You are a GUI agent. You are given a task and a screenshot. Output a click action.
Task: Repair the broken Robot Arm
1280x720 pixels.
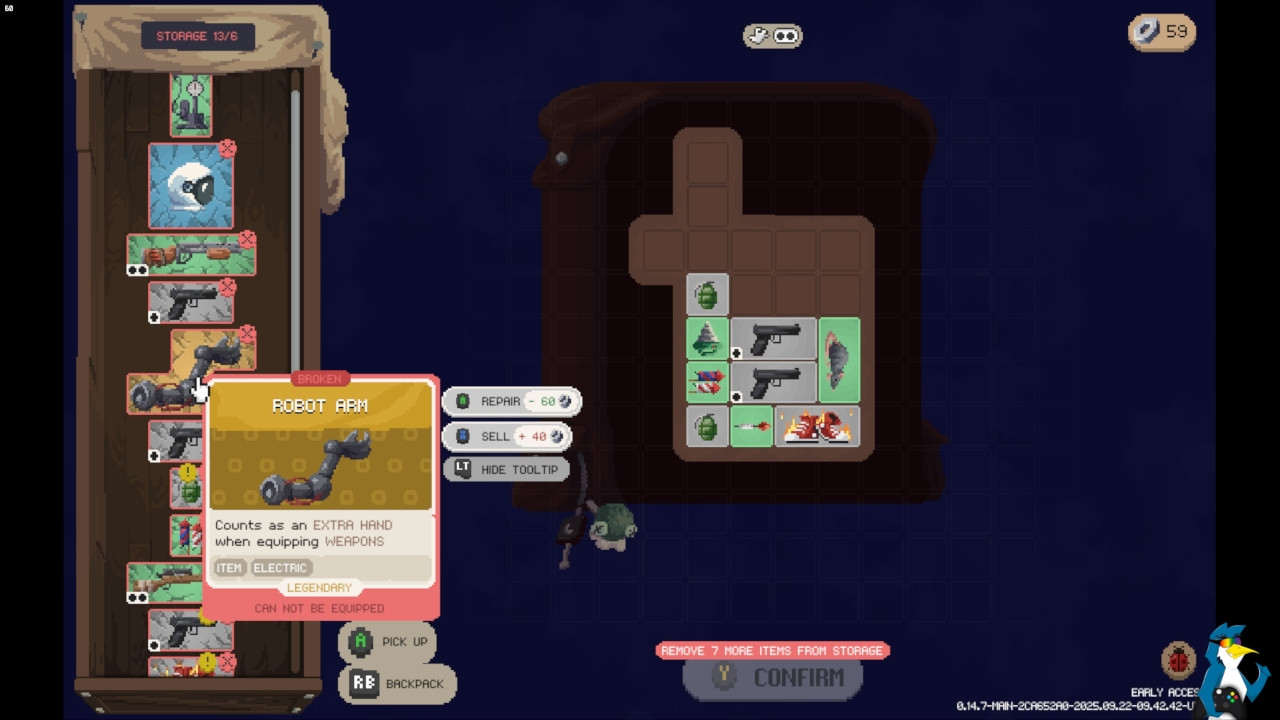click(510, 401)
